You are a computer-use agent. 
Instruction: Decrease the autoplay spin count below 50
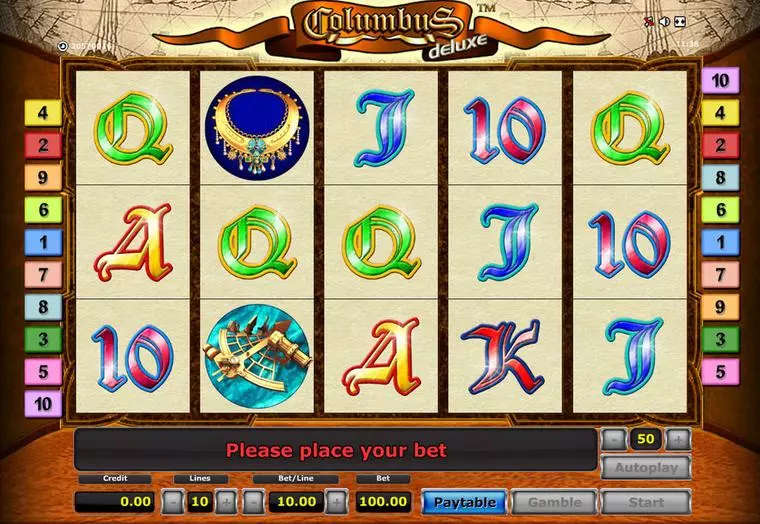click(x=614, y=439)
